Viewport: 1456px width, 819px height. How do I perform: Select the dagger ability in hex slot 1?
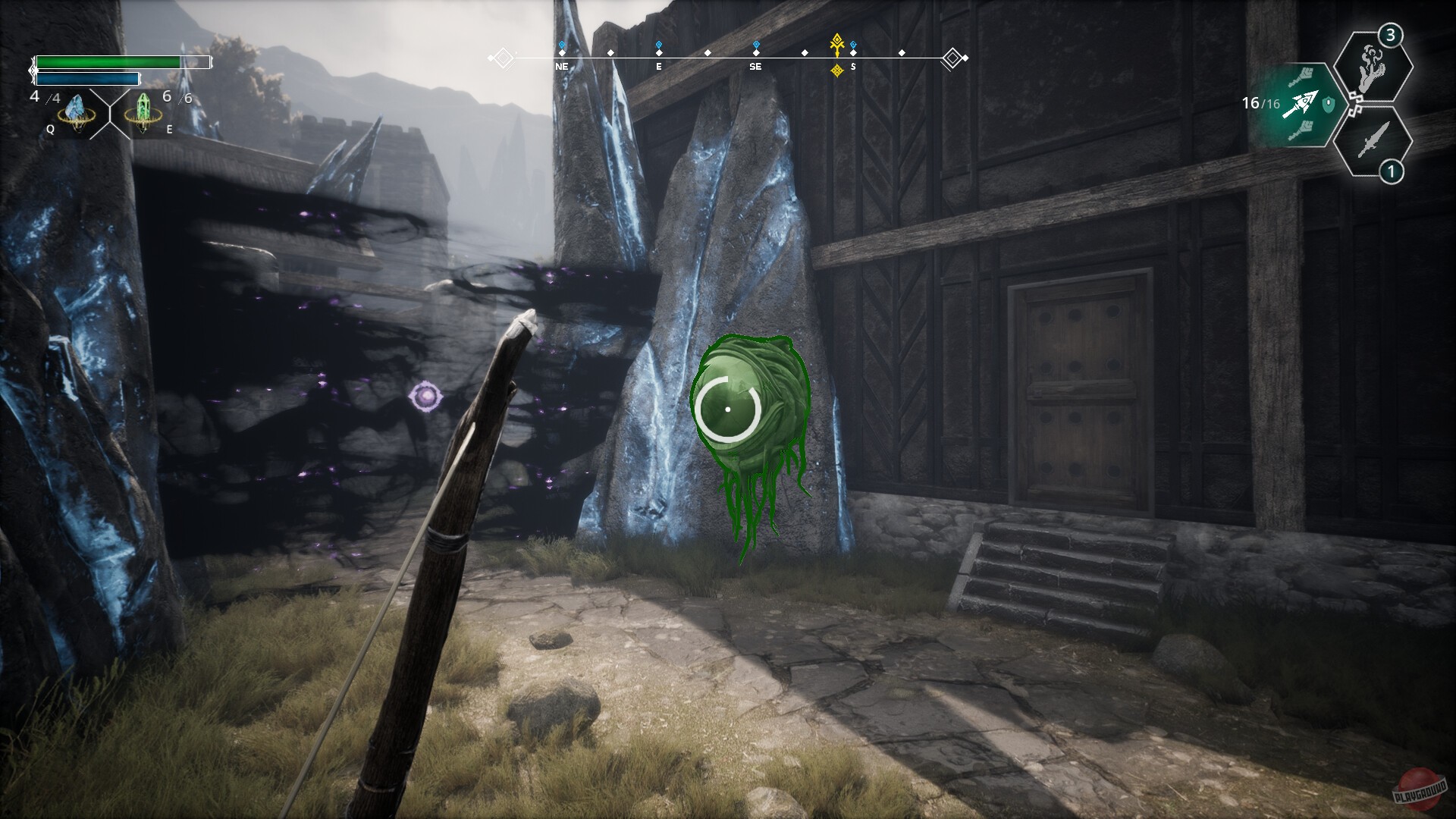[1372, 142]
